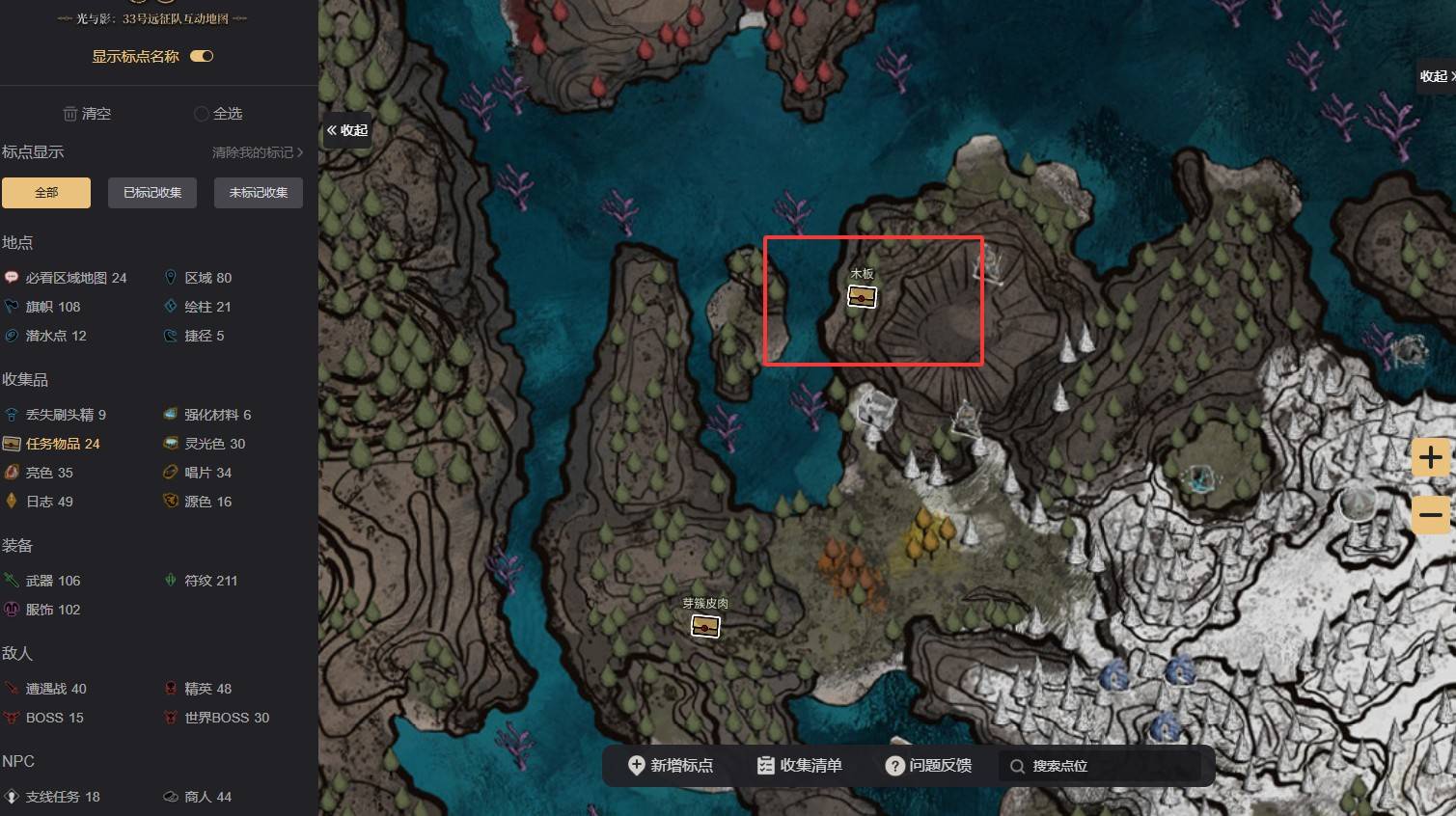Select the 全选 option
The width and height of the screenshot is (1456, 816).
pos(218,114)
